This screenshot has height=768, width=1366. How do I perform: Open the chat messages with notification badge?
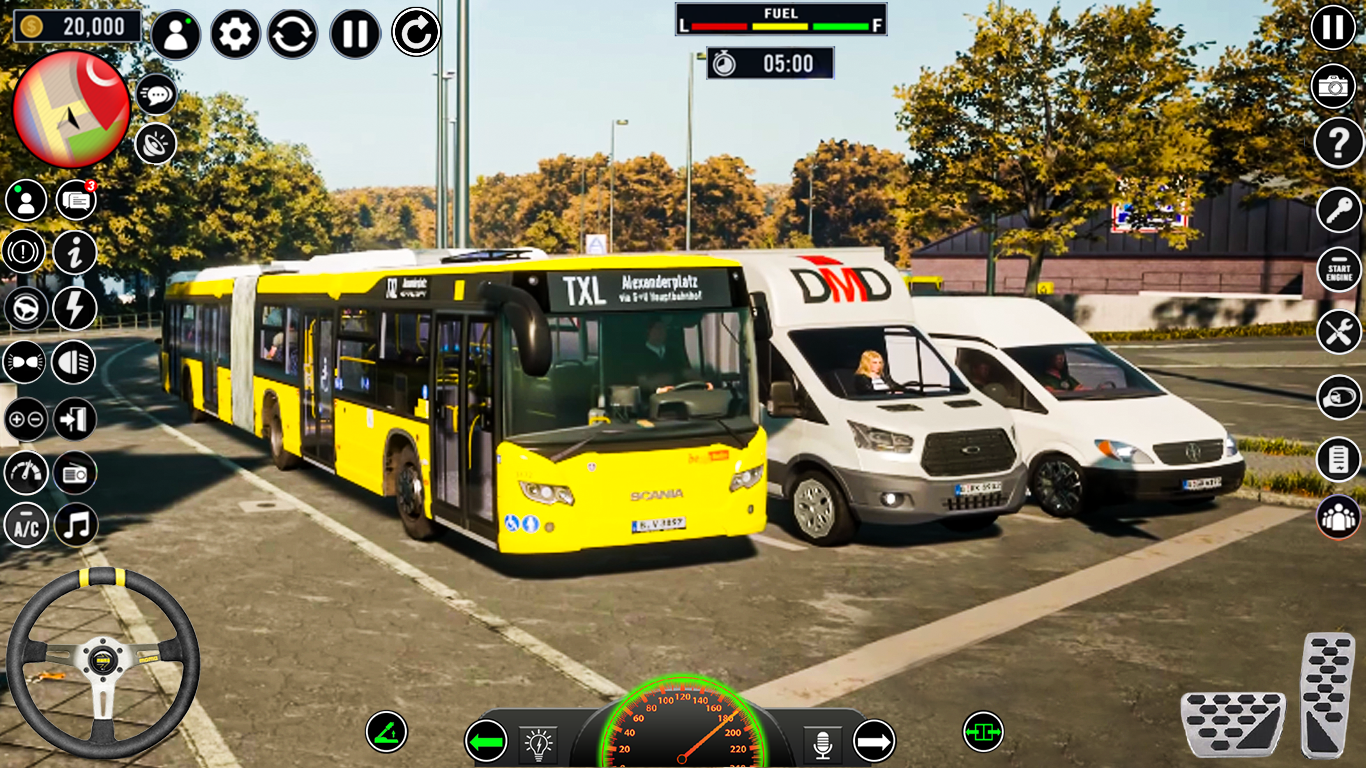[x=76, y=201]
